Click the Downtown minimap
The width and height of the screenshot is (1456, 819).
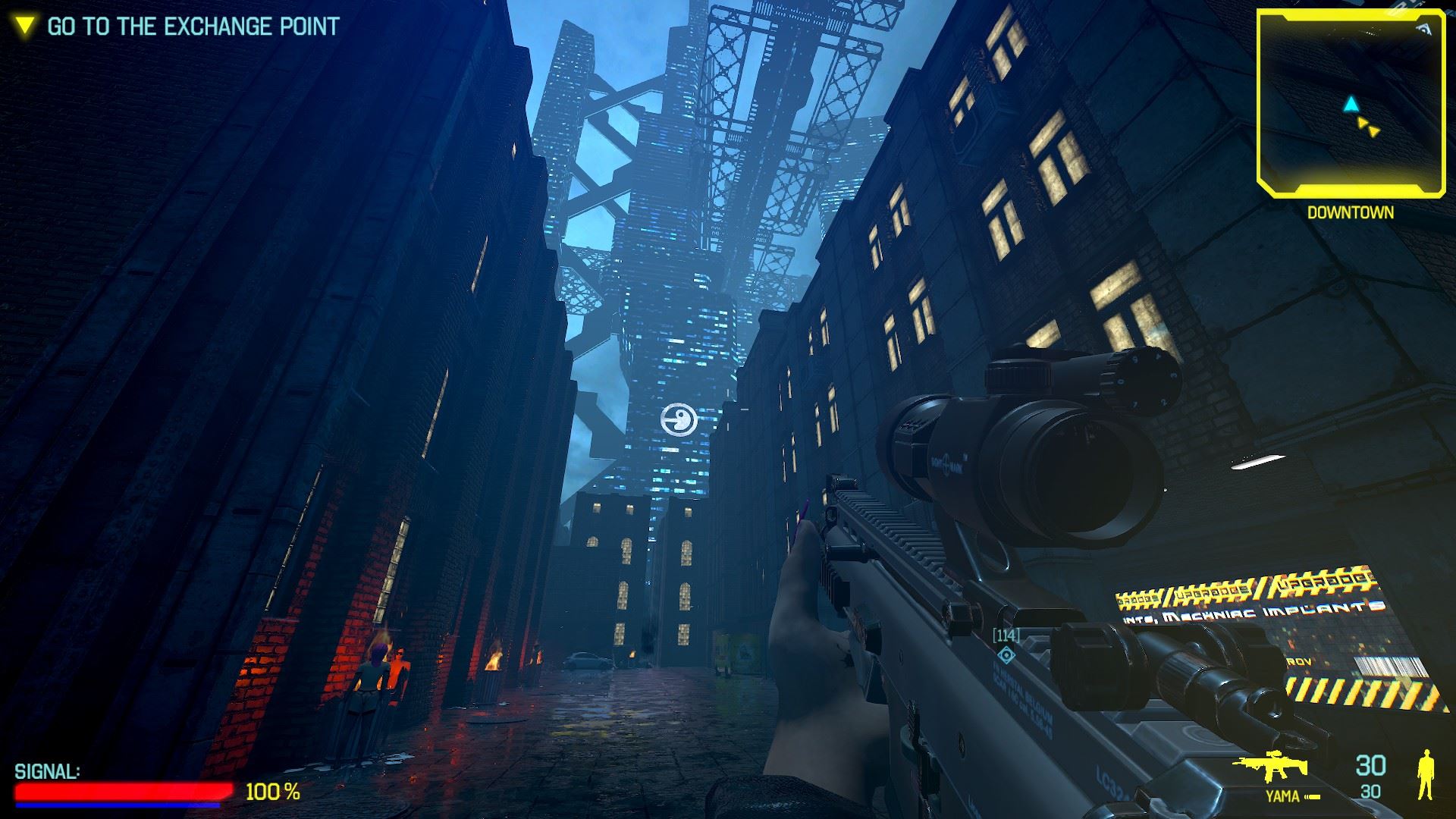tap(1350, 101)
